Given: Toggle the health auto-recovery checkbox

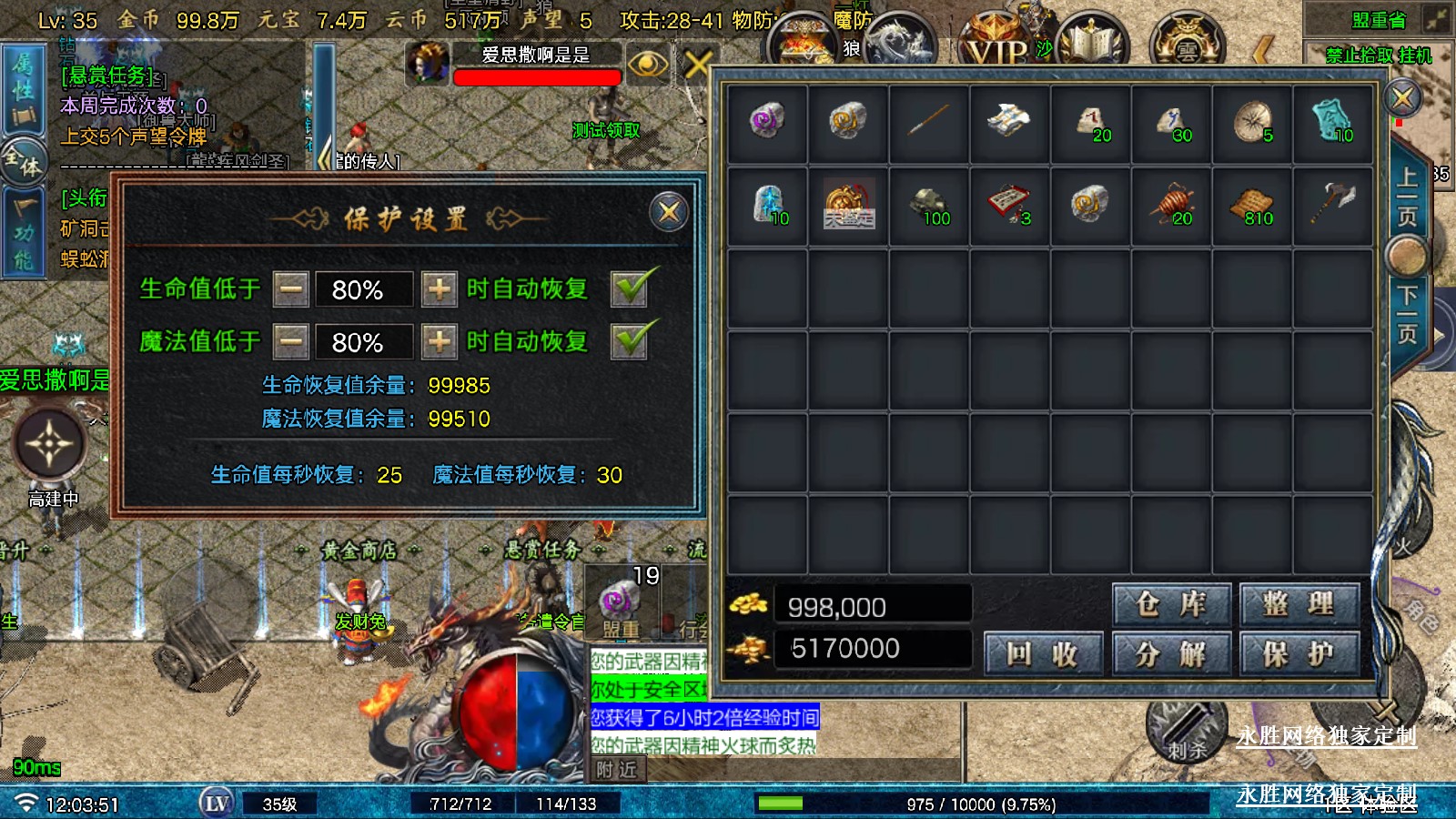Looking at the screenshot, I should coord(631,288).
